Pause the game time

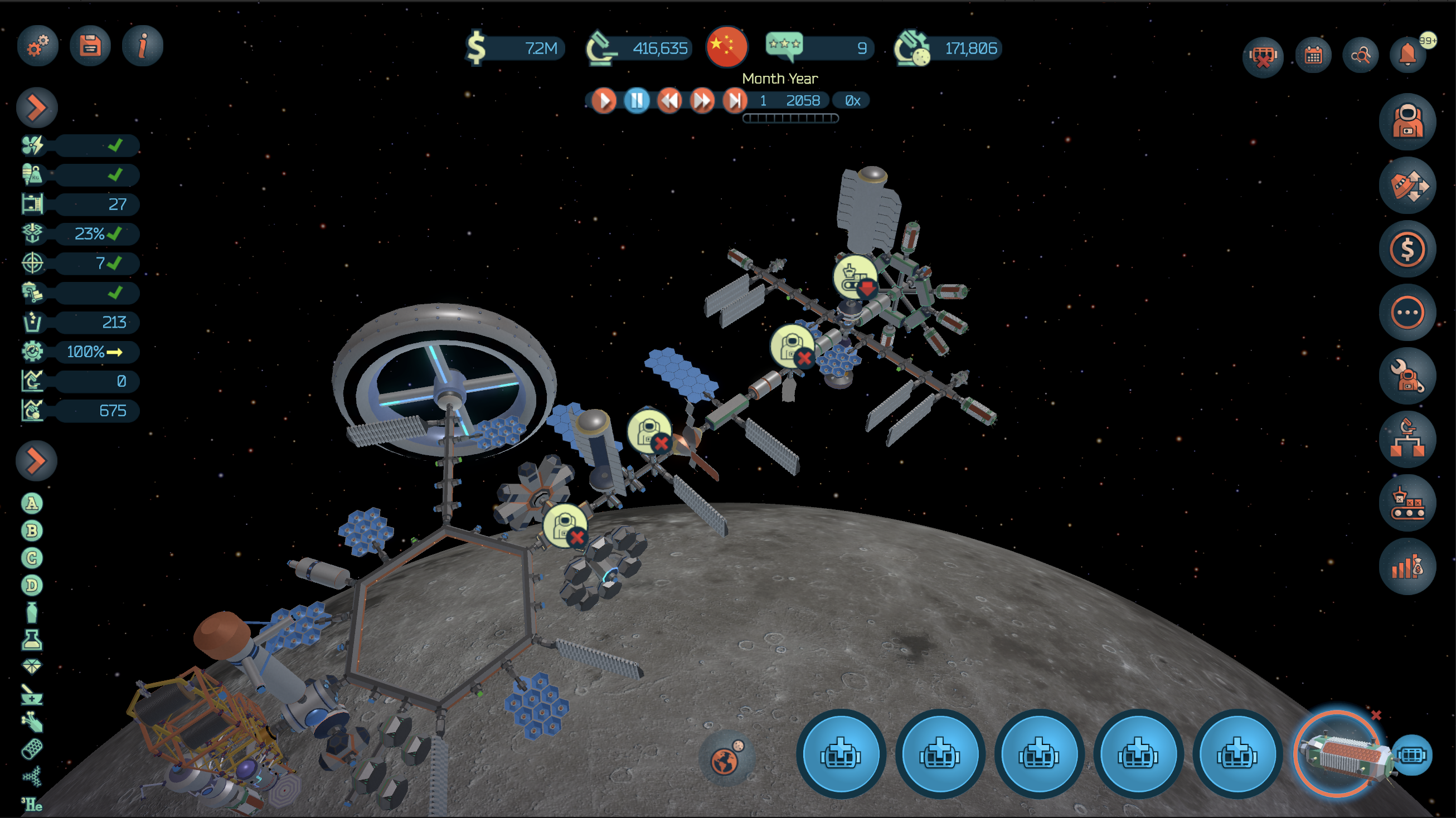click(x=637, y=100)
